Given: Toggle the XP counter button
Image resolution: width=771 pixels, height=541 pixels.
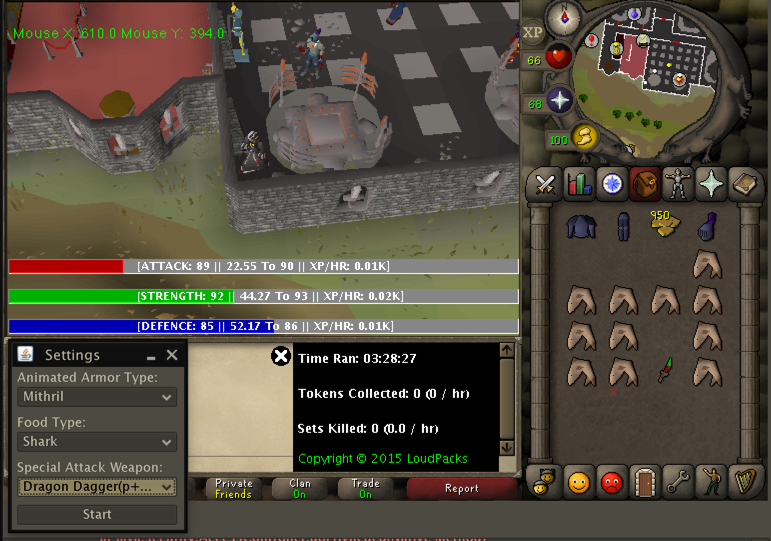Looking at the screenshot, I should tap(532, 32).
